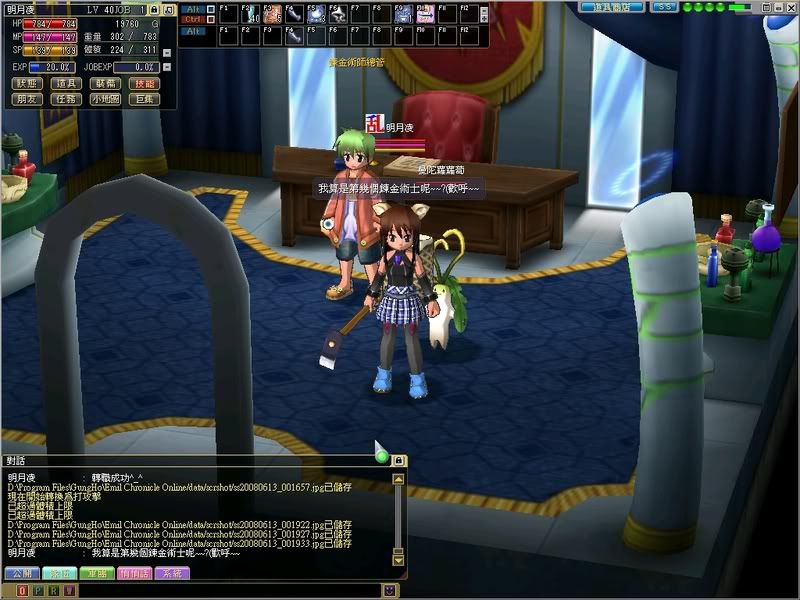
Task: Click the S.S screenshot button
Action: pos(665,7)
